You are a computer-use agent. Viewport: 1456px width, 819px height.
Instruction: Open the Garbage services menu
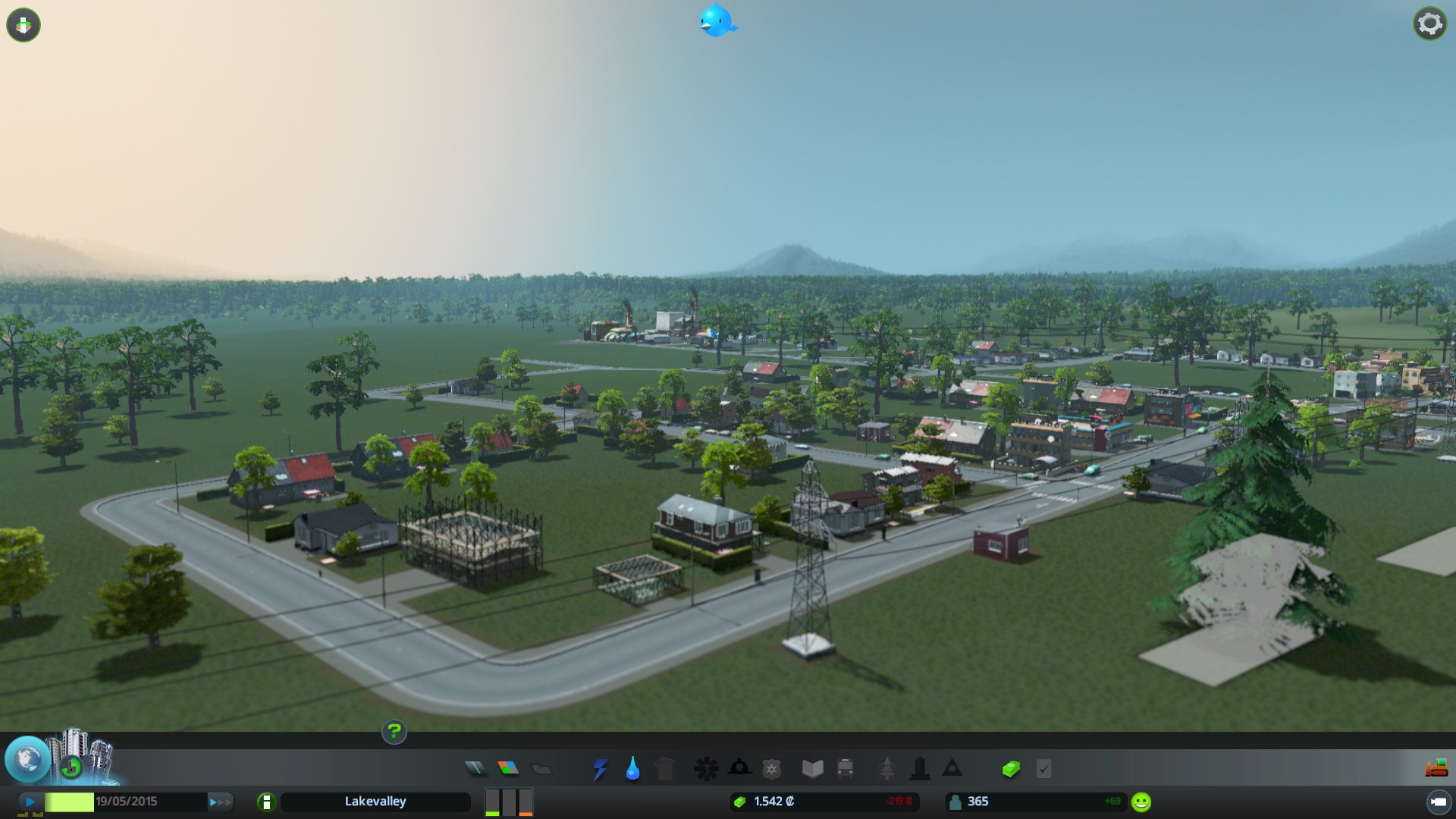[665, 768]
